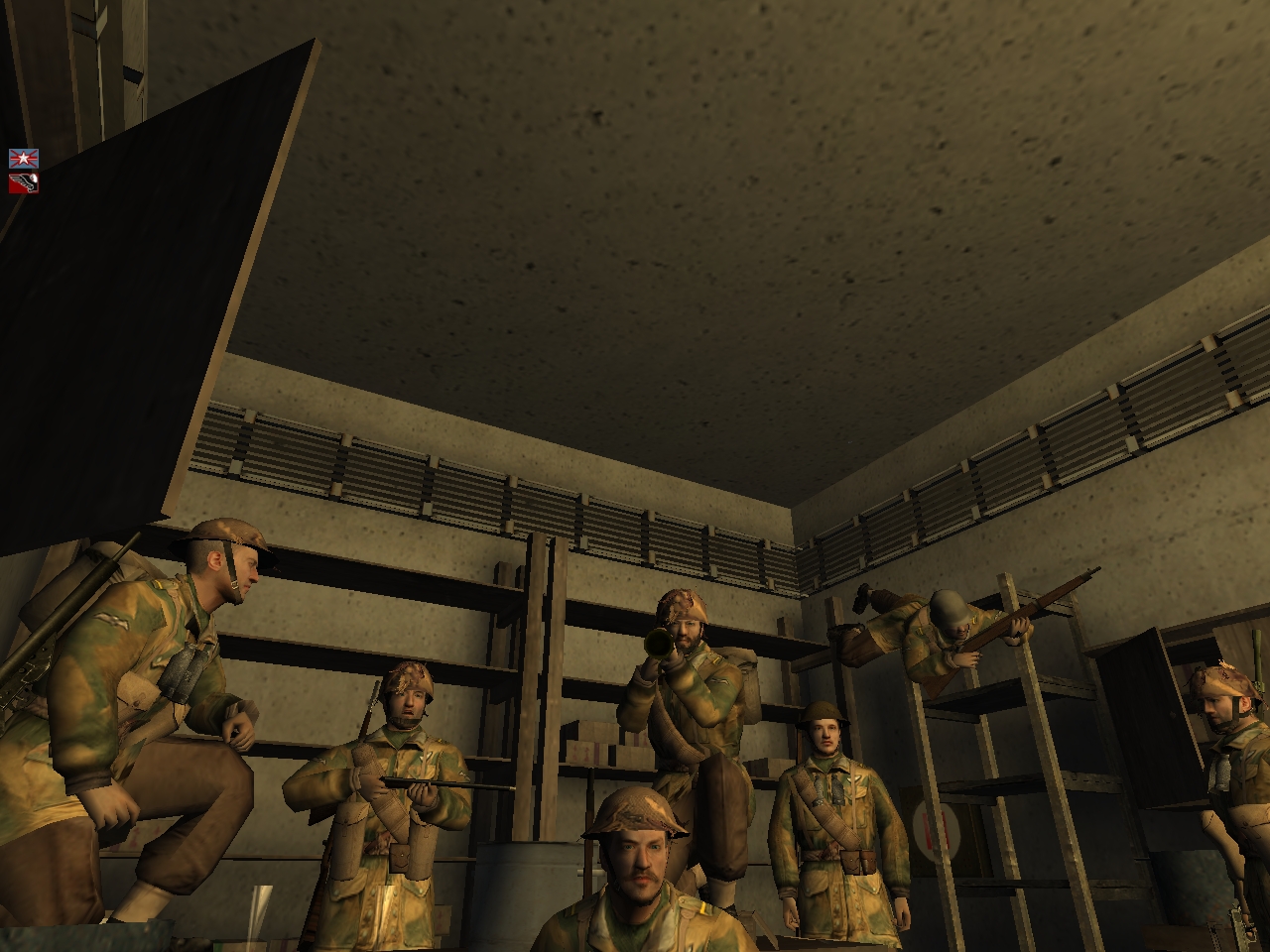The height and width of the screenshot is (952, 1270).
Task: Click the red eagle team icon
Action: (x=24, y=182)
